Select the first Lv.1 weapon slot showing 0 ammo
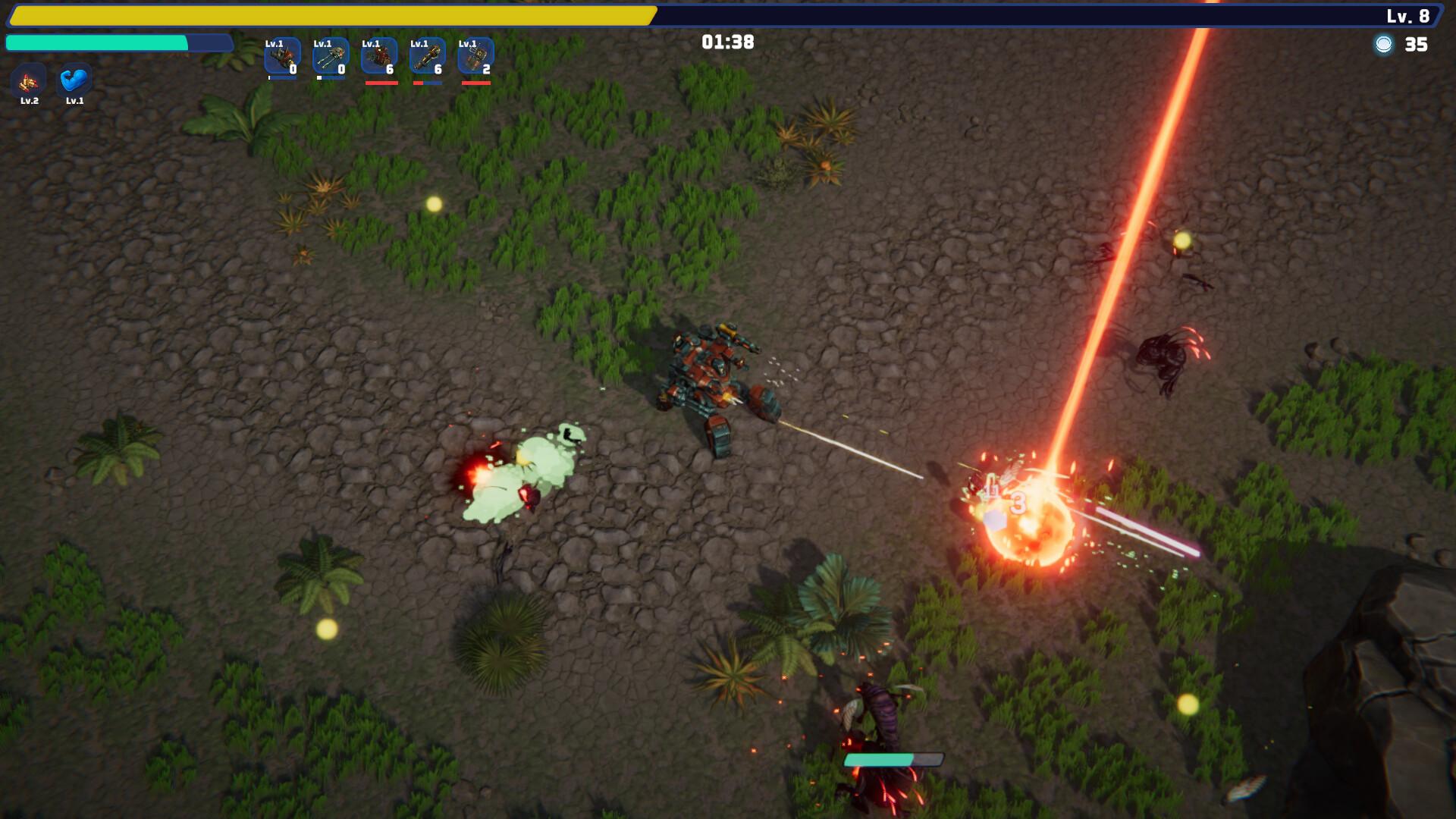 [282, 56]
